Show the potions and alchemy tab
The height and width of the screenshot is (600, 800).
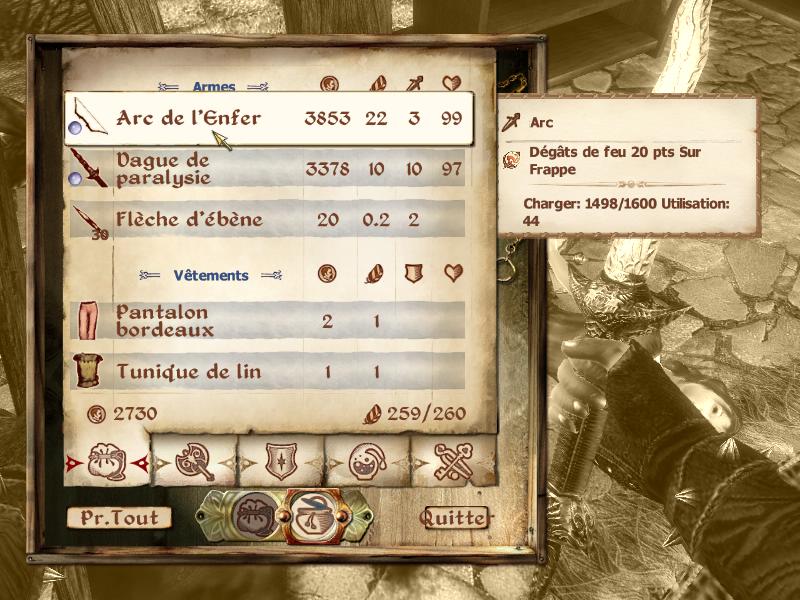tap(365, 462)
